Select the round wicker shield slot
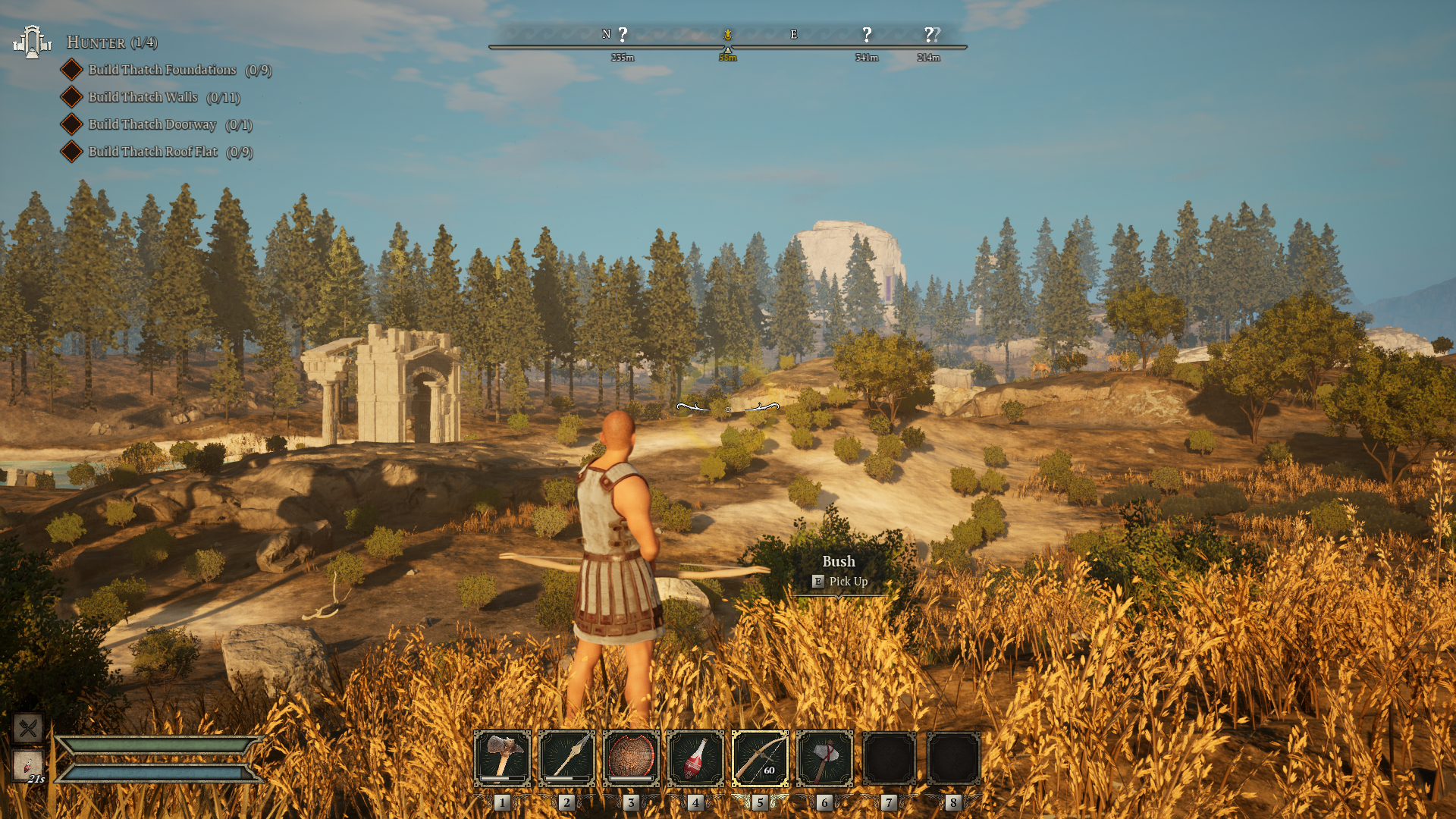 click(x=631, y=758)
